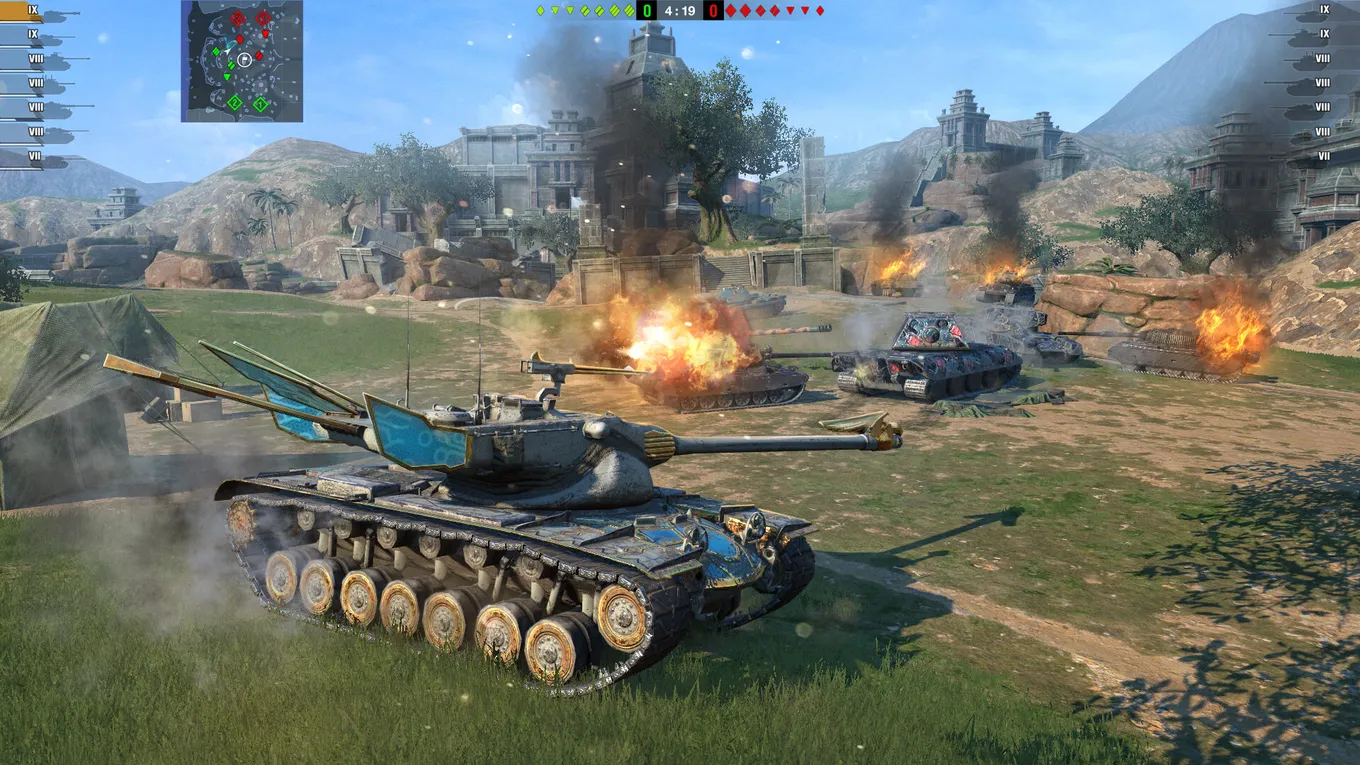Toggle the first green diamond team indicator
The image size is (1360, 765).
point(539,10)
